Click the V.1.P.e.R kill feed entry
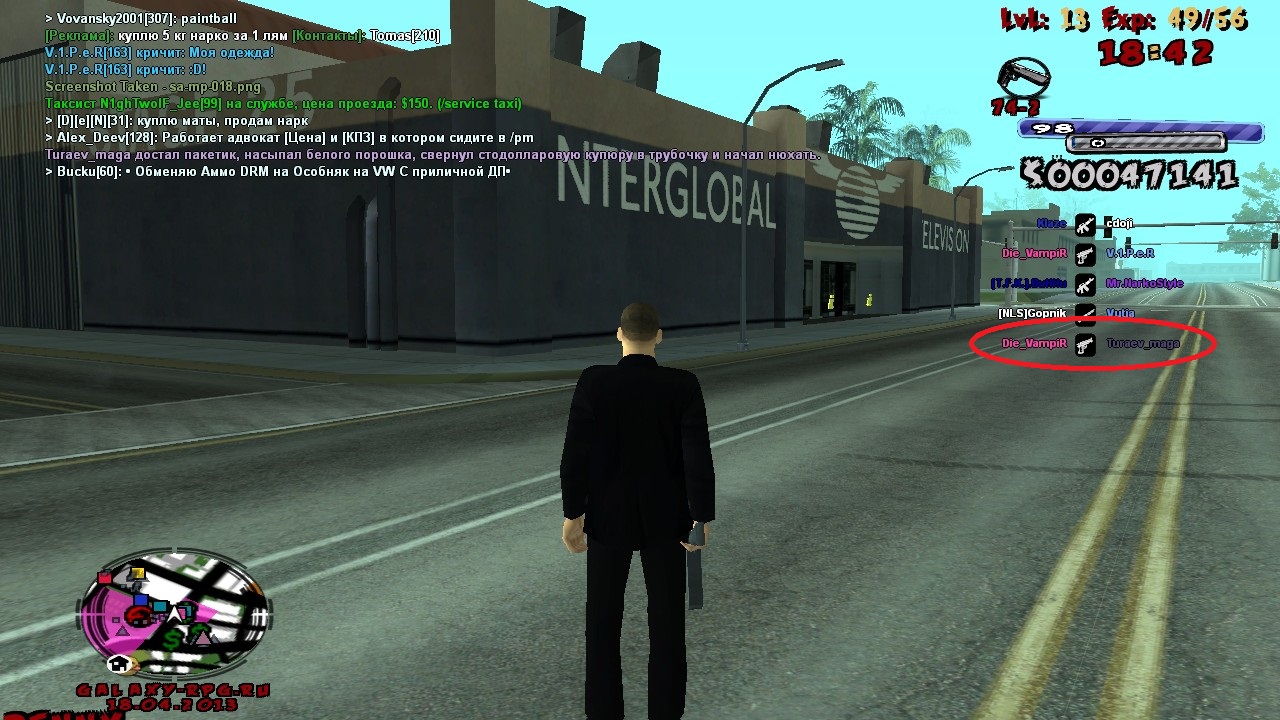Screen dimensions: 1280x720 pyautogui.click(x=1130, y=254)
